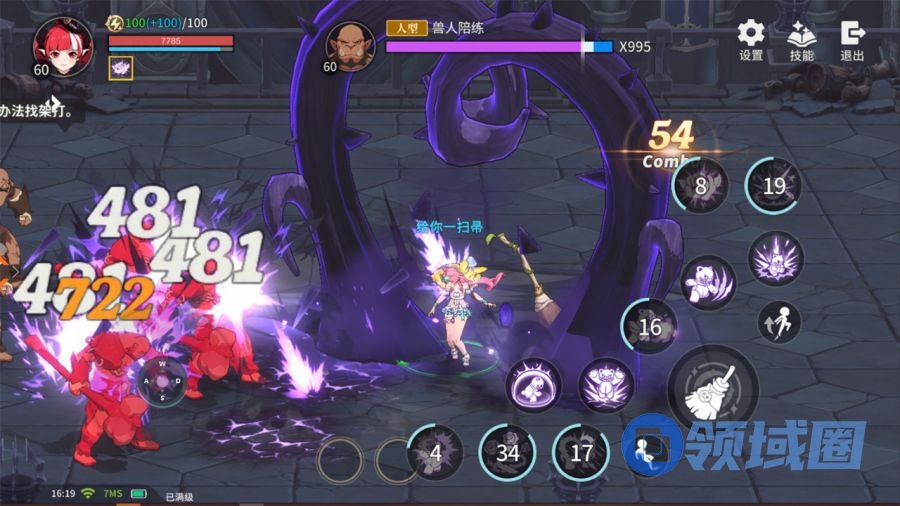Activate the teddy bear claw swipe skill
900x506 pixels.
pyautogui.click(x=708, y=281)
